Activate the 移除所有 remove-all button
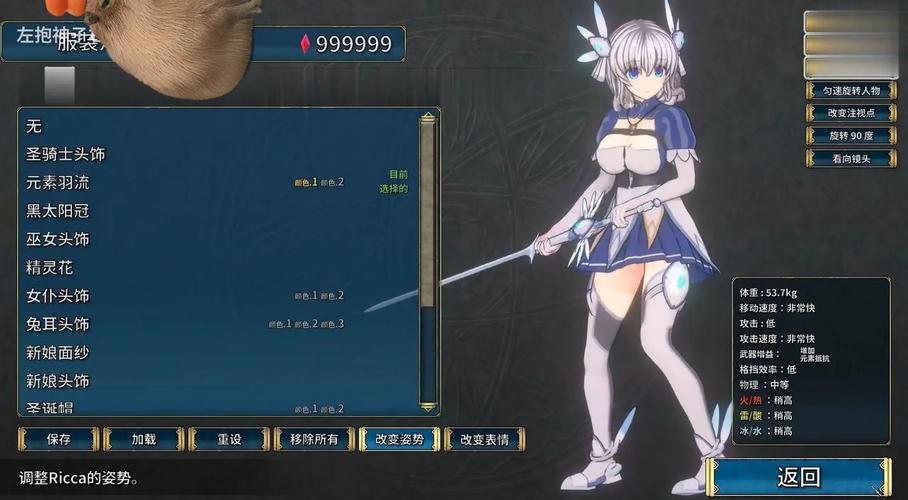This screenshot has height=500, width=908. point(314,439)
